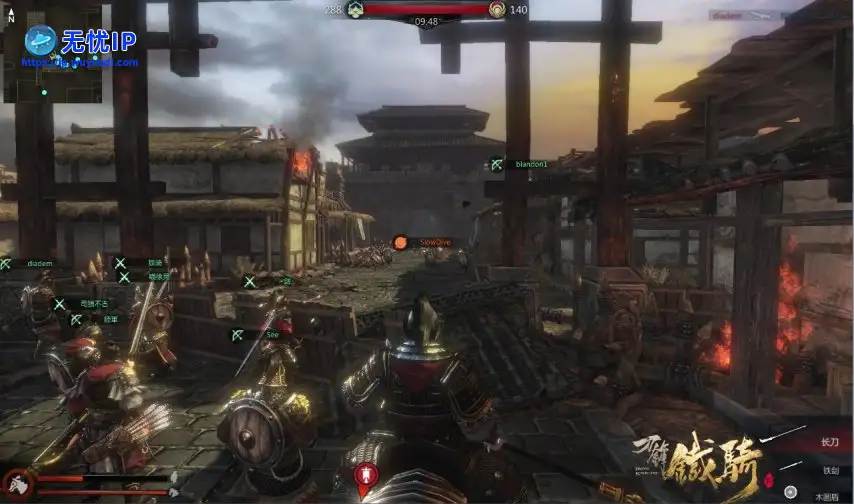Click the player portrait beside the health bar
This screenshot has height=504, width=854.
[x=17, y=485]
